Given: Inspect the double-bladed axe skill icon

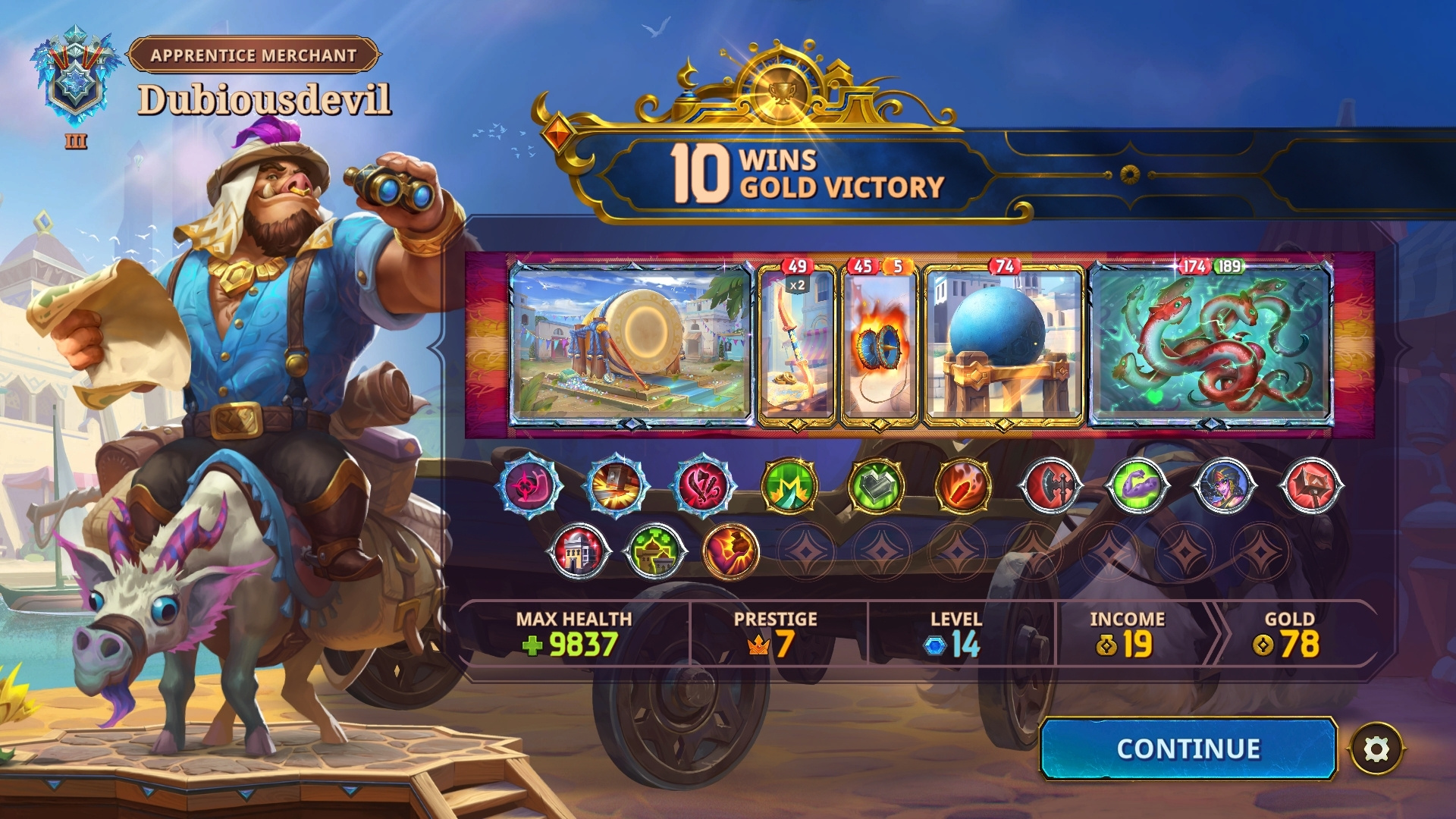Looking at the screenshot, I should point(1050,486).
